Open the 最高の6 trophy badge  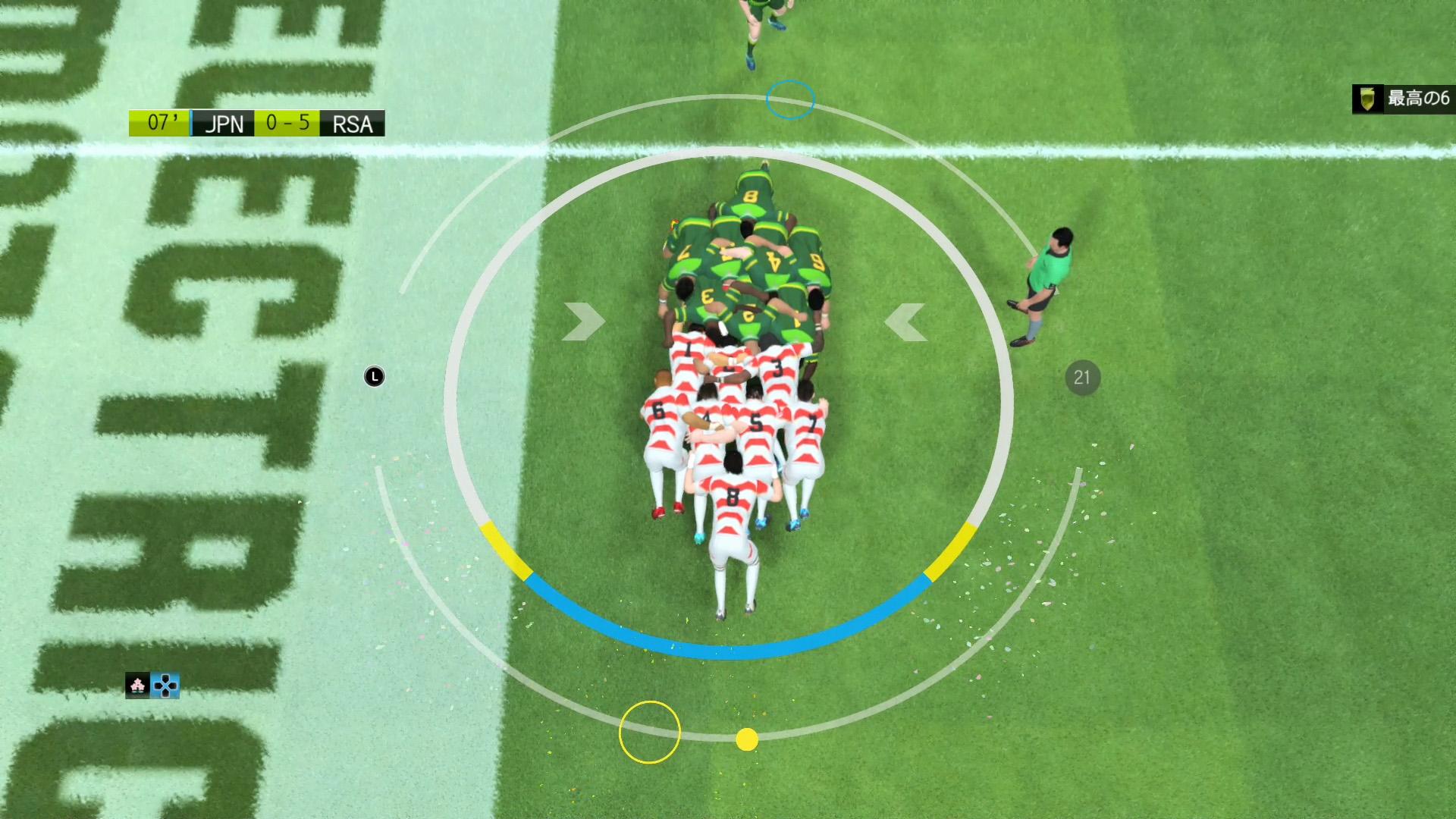(1403, 99)
